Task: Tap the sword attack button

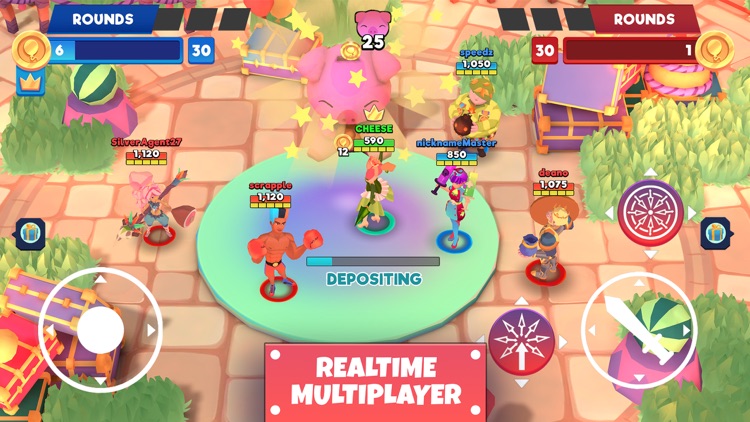Action: [x=638, y=331]
